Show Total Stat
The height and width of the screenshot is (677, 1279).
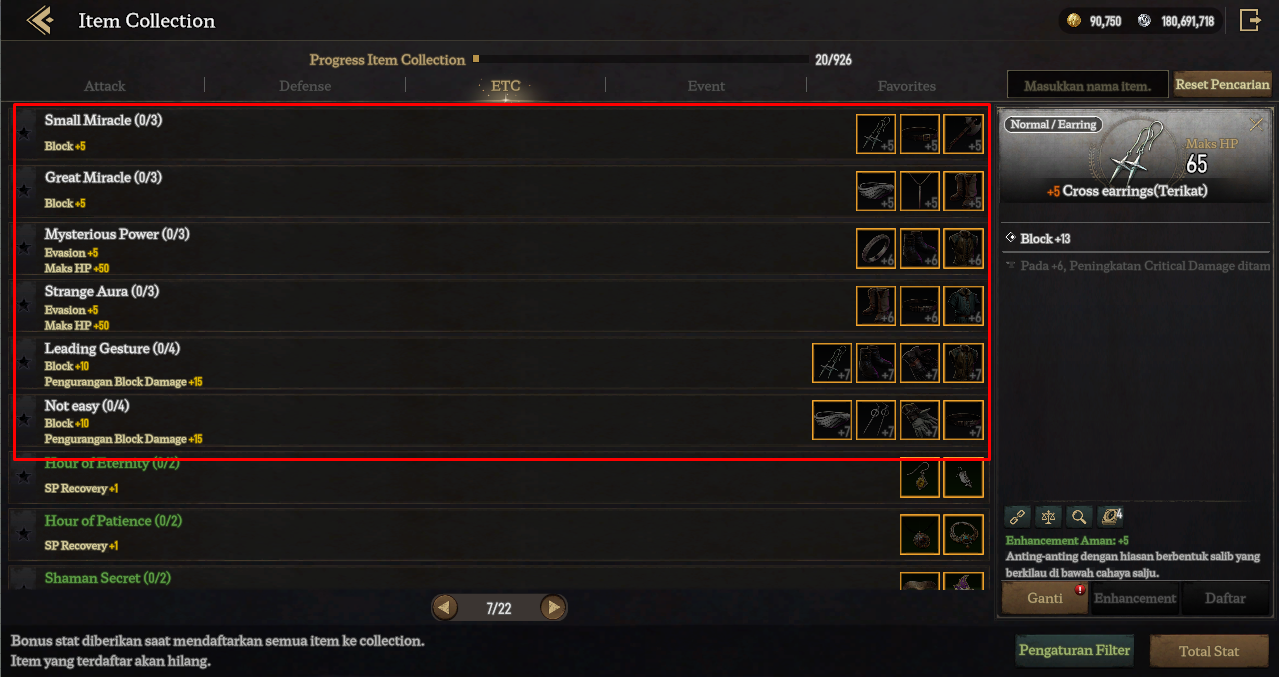point(1208,651)
